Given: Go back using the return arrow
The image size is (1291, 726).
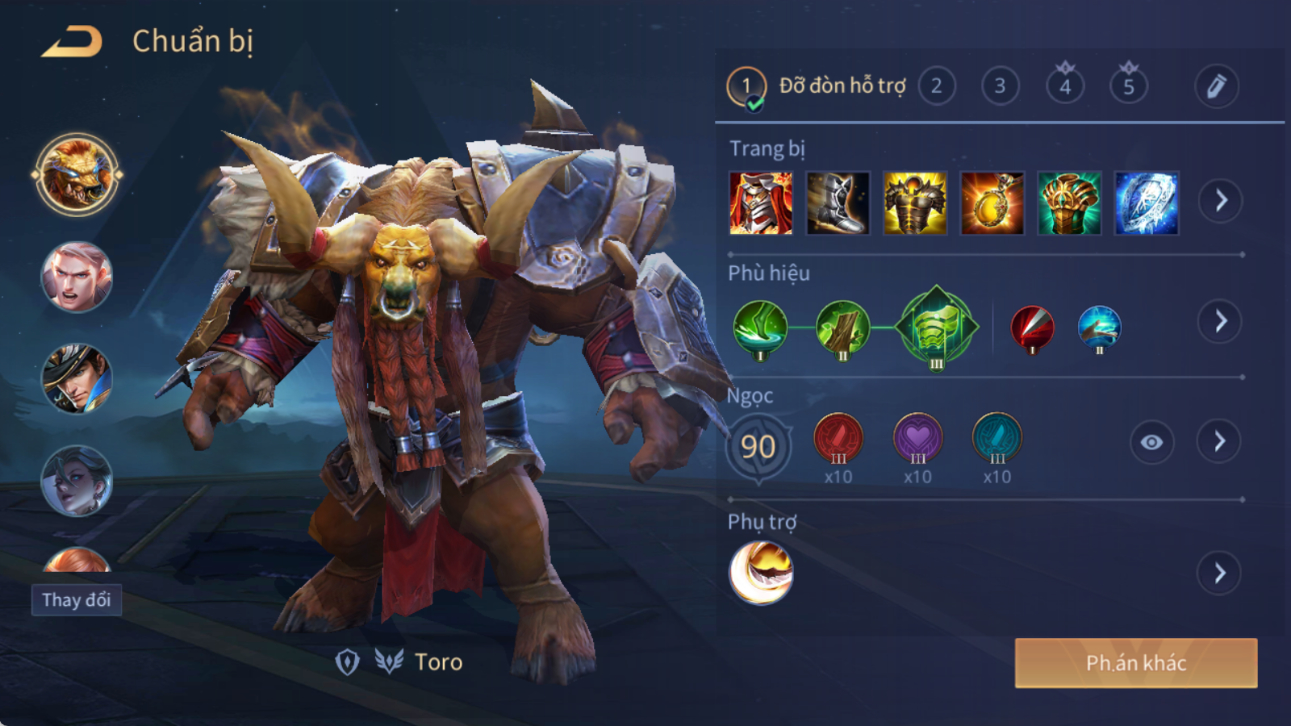Looking at the screenshot, I should [x=71, y=42].
